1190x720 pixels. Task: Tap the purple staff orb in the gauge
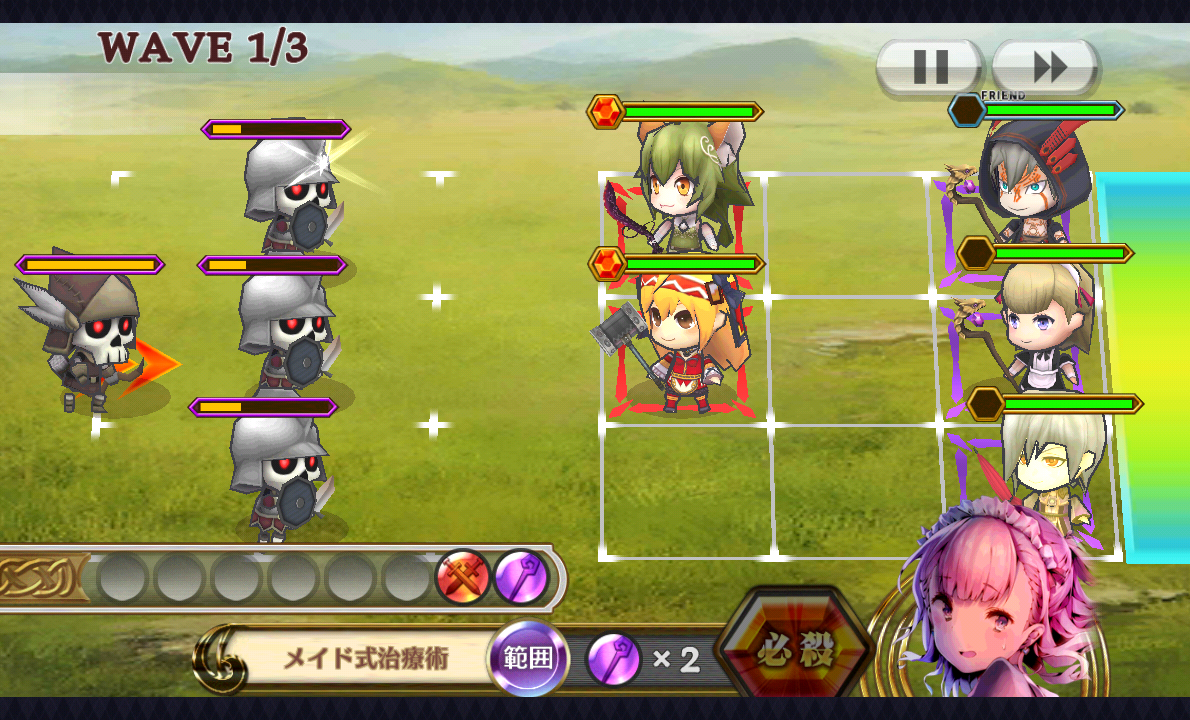pyautogui.click(x=521, y=578)
